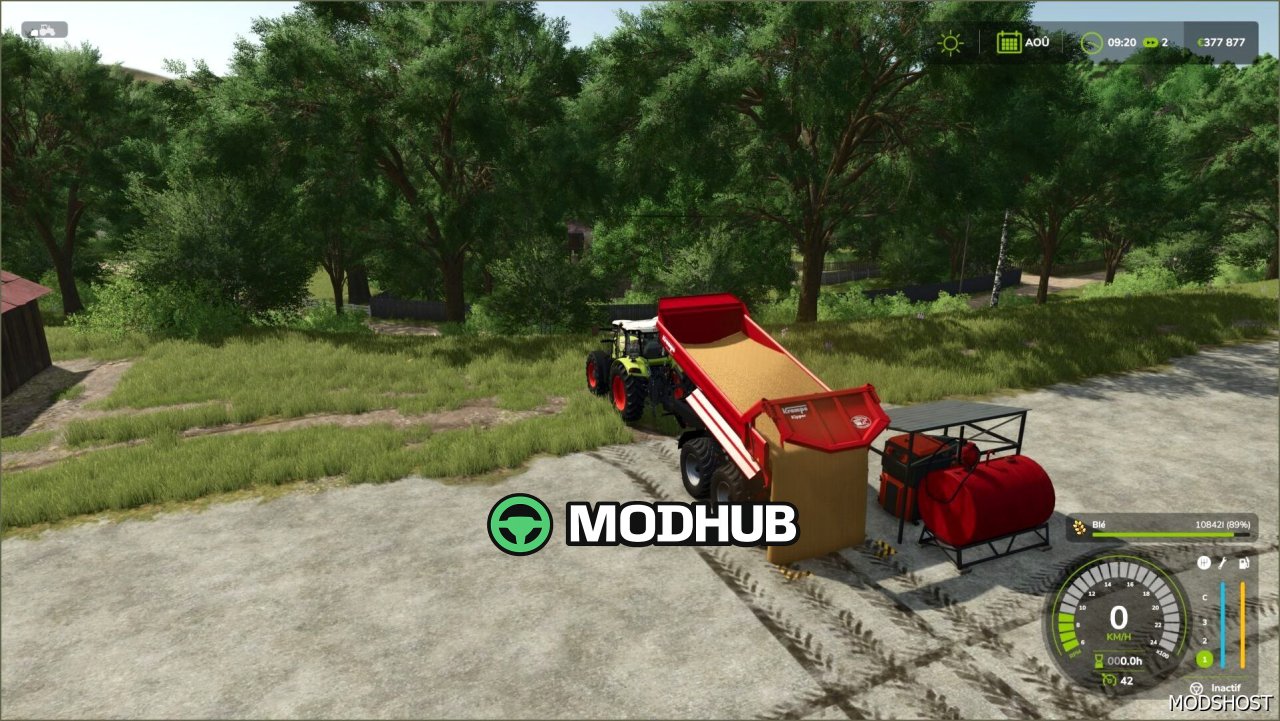1280x721 pixels.
Task: Toggle the fast-forward time scale indicator
Action: tap(1151, 43)
